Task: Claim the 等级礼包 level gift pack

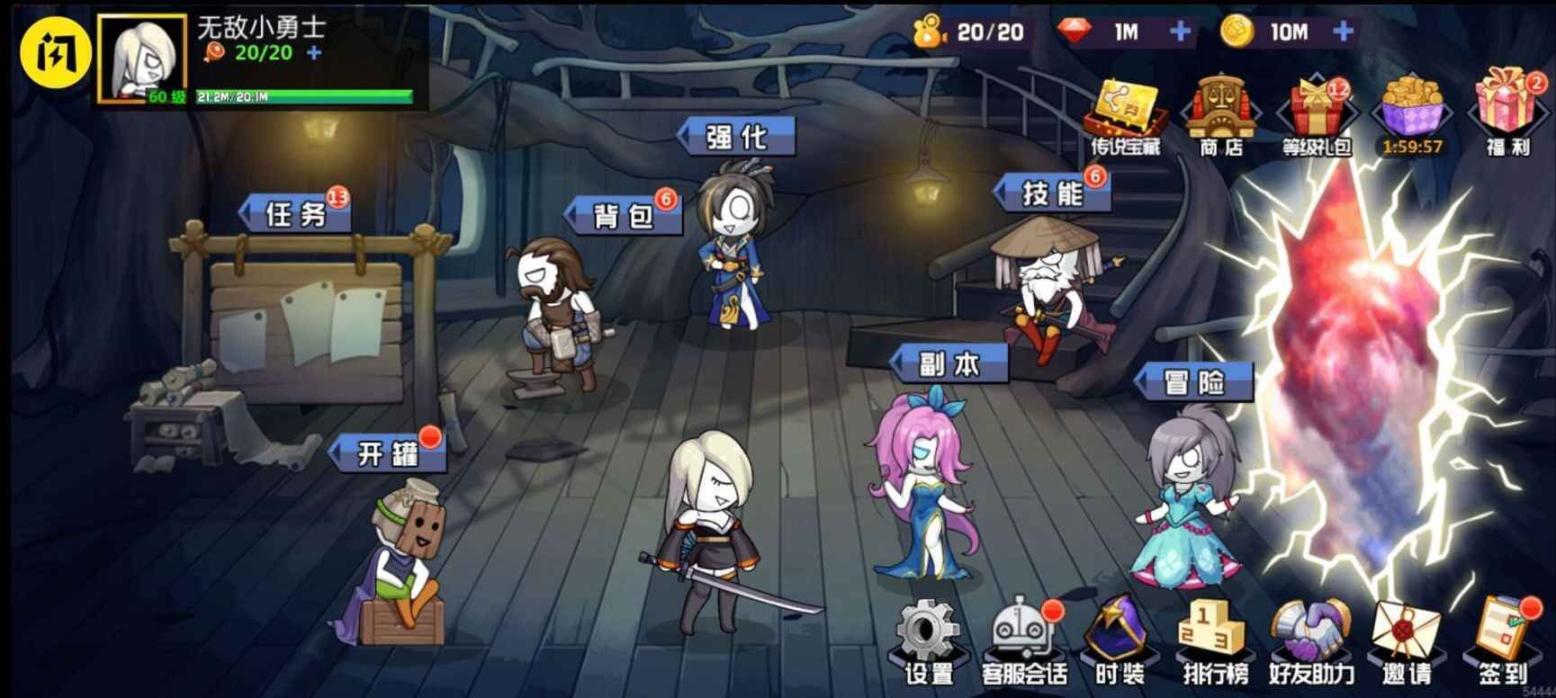Action: pos(1317,113)
